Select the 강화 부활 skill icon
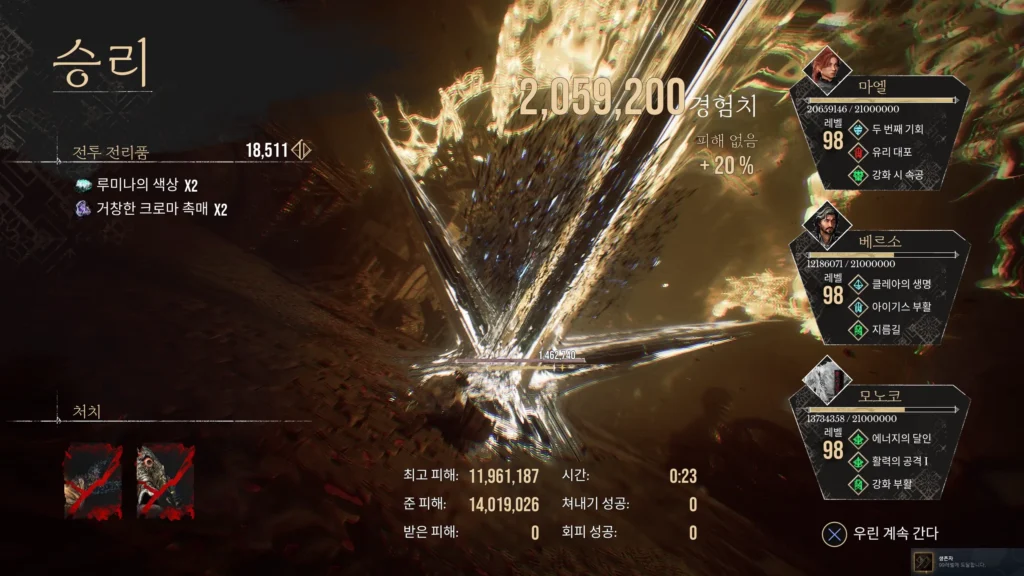The height and width of the screenshot is (576, 1024). tap(858, 485)
